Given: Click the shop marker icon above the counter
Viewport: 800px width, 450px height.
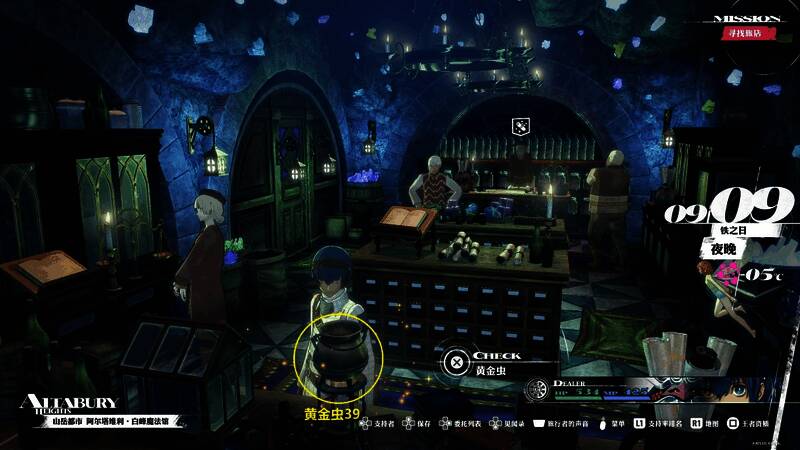Looking at the screenshot, I should click(x=520, y=126).
